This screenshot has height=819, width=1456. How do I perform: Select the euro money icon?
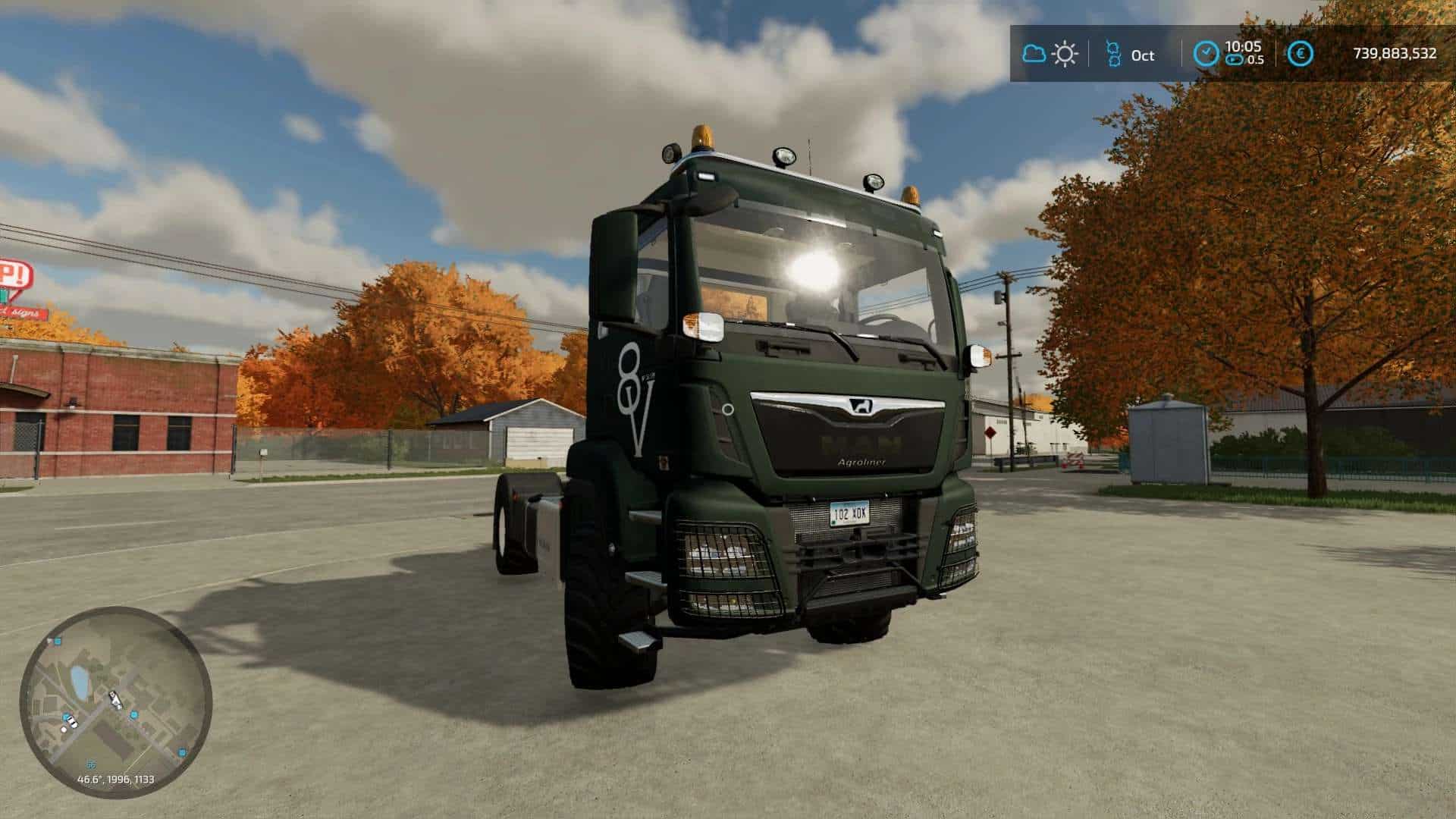(1302, 54)
